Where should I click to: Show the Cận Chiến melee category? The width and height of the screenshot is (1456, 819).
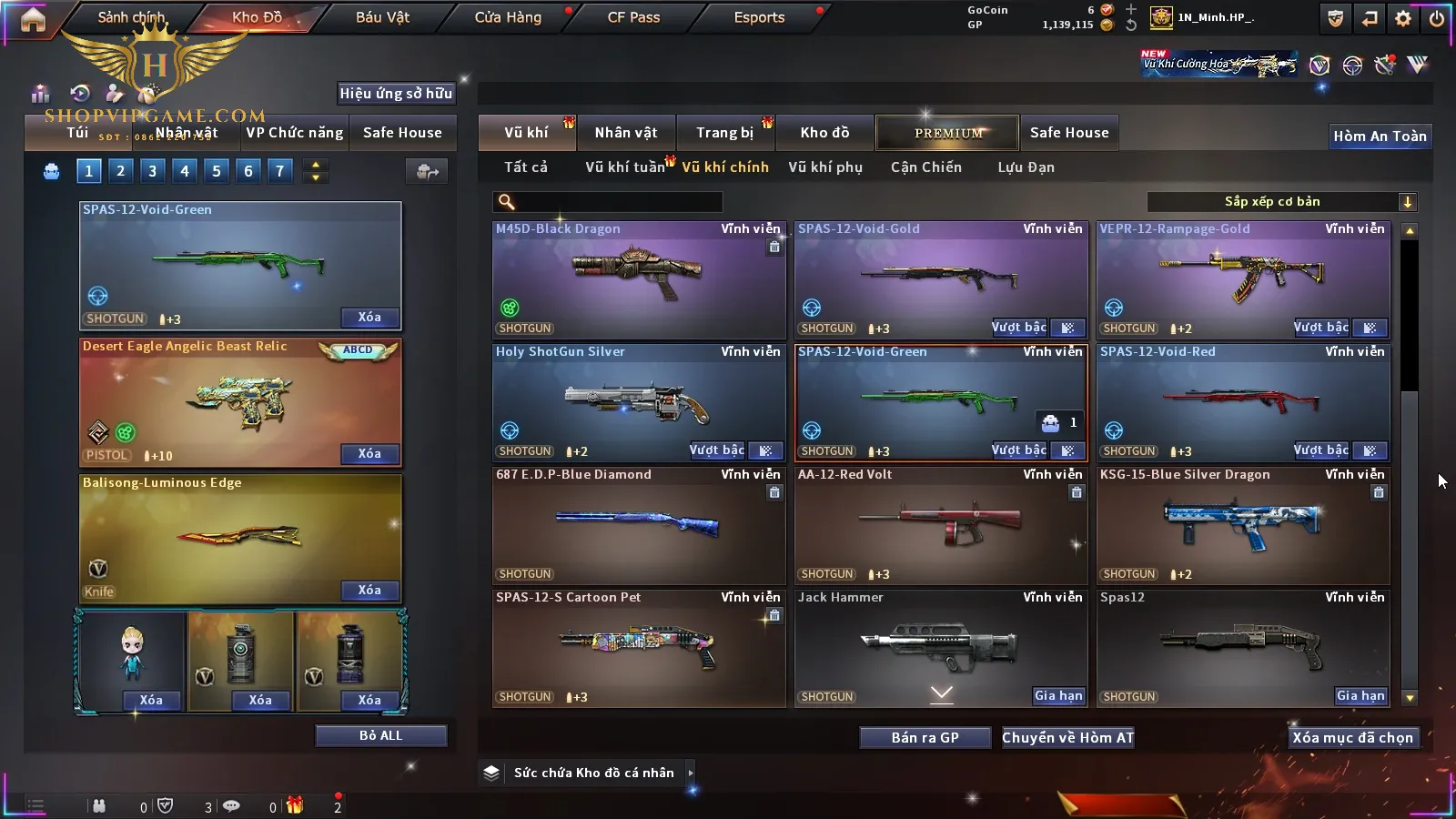tap(925, 167)
